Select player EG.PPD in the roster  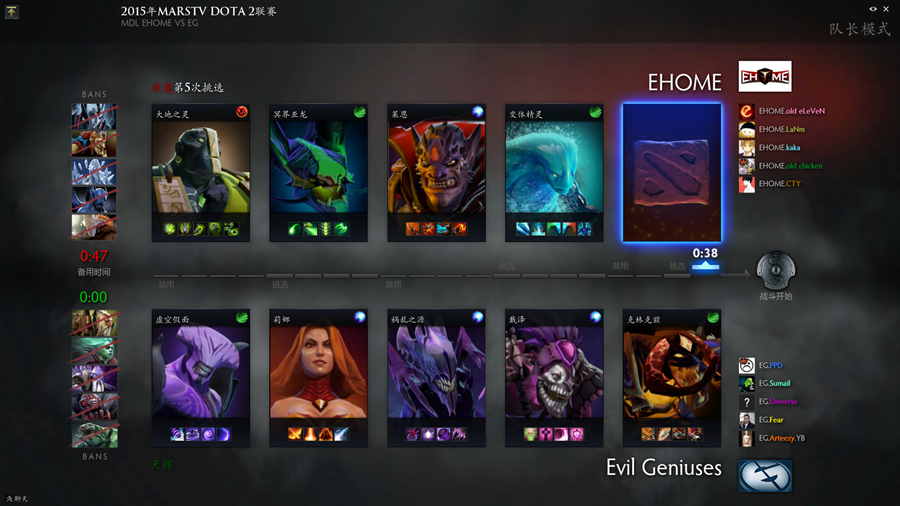pos(768,366)
